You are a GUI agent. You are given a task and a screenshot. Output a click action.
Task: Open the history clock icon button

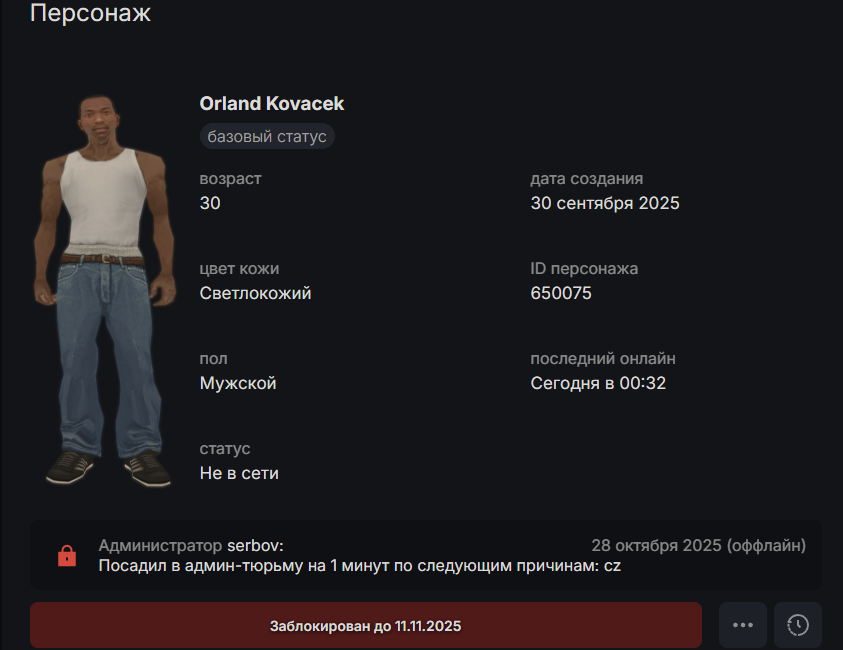pos(798,626)
